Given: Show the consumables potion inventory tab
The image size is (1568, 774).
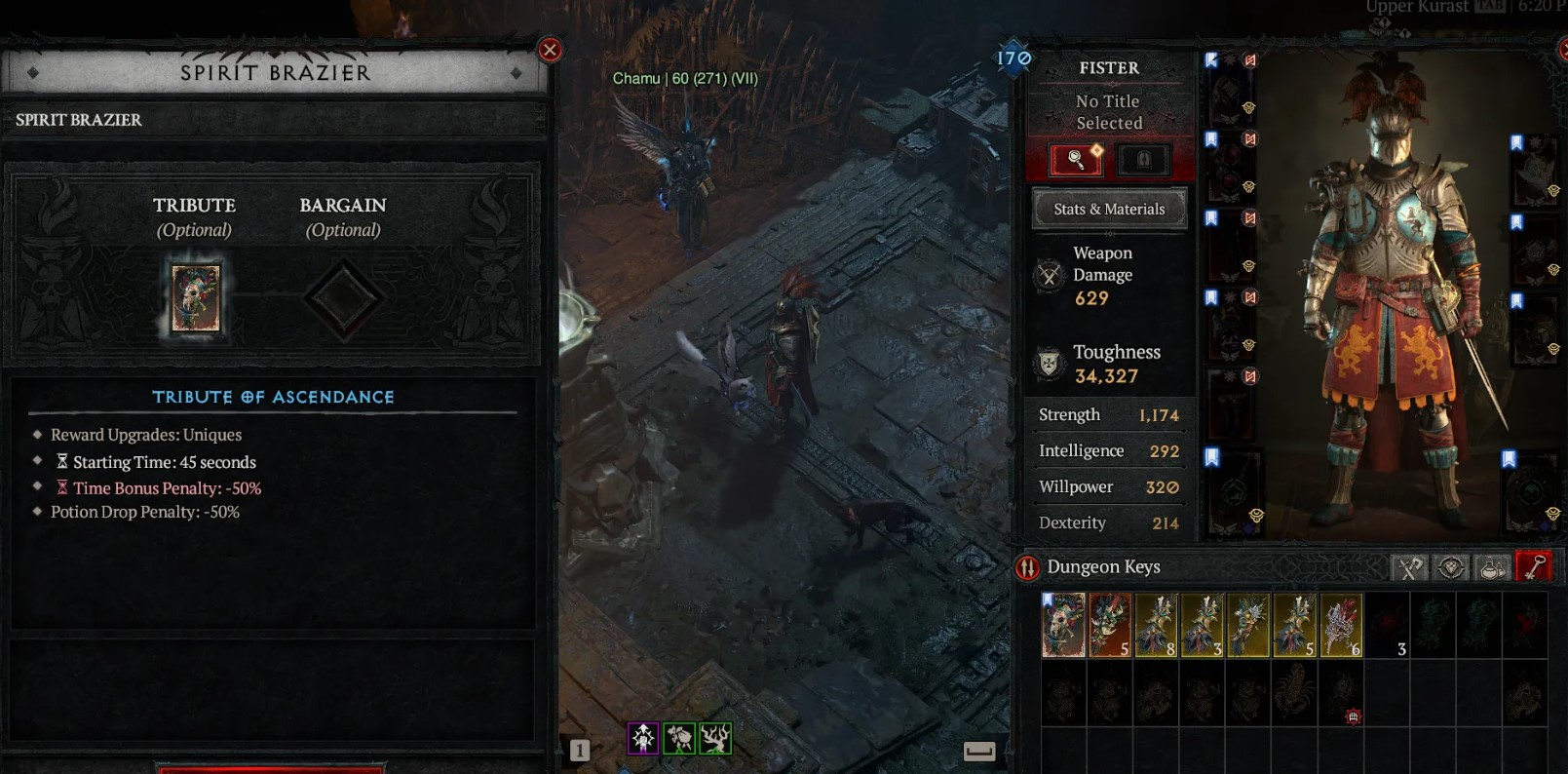Looking at the screenshot, I should [x=1492, y=567].
